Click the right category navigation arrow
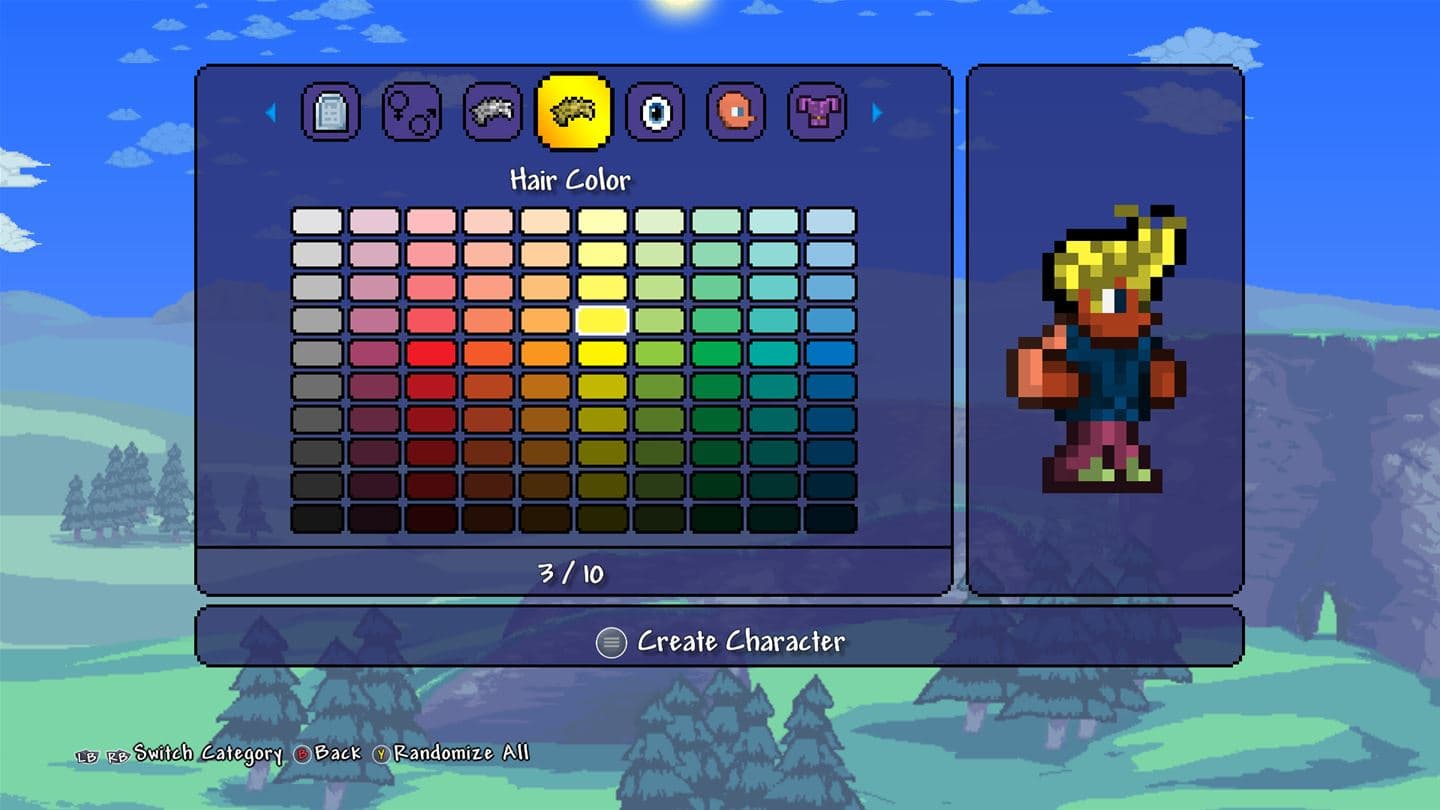Viewport: 1440px width, 810px height. click(x=877, y=111)
